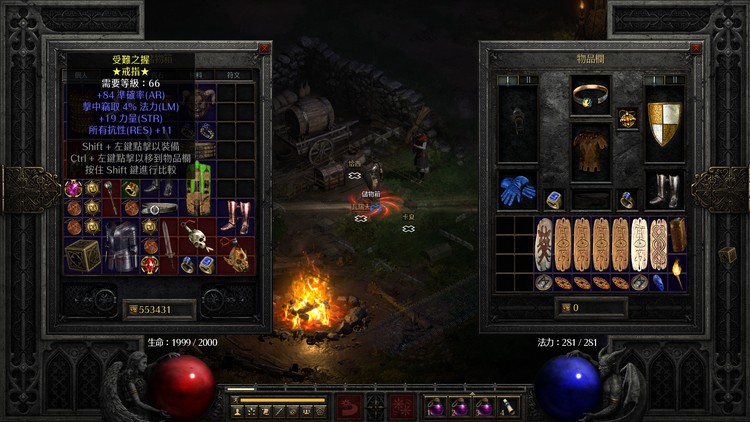750x422 pixels.
Task: Pick the torch charm in the inventory
Action: (x=678, y=269)
